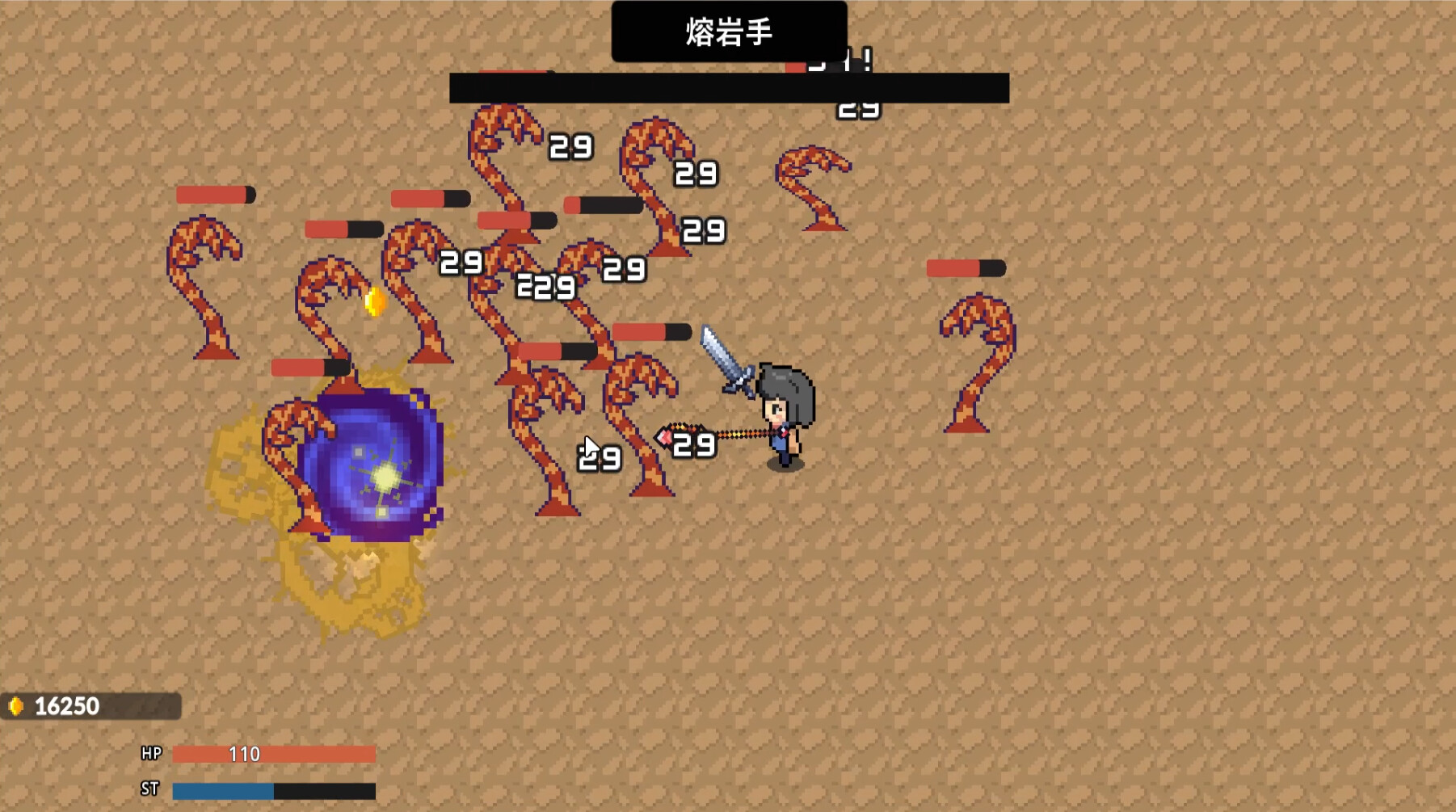The width and height of the screenshot is (1456, 812).
Task: Click the gold coin icon in the currency display
Action: (x=18, y=705)
